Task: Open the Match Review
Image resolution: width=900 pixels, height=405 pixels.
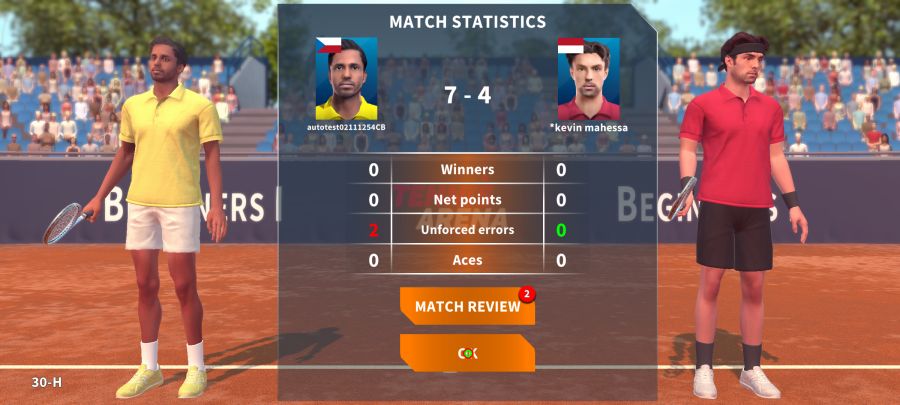Action: [467, 306]
